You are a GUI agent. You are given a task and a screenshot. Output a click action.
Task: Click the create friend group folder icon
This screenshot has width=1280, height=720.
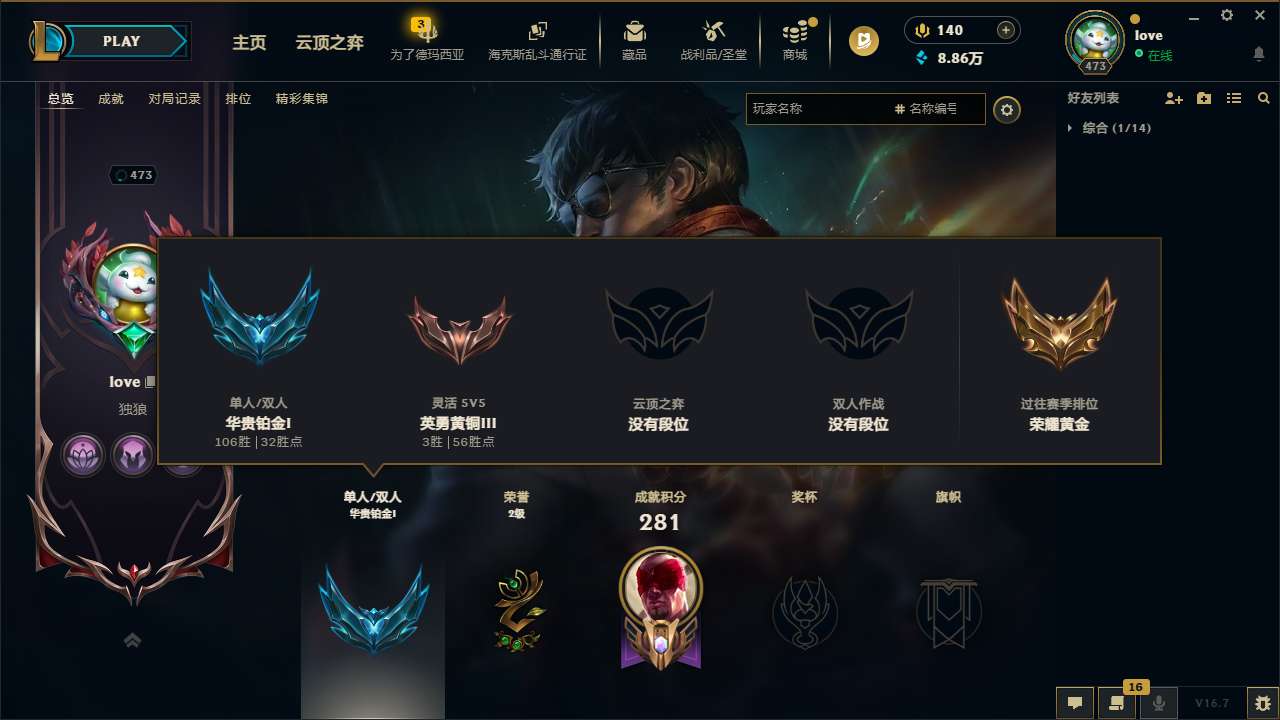pos(1204,98)
